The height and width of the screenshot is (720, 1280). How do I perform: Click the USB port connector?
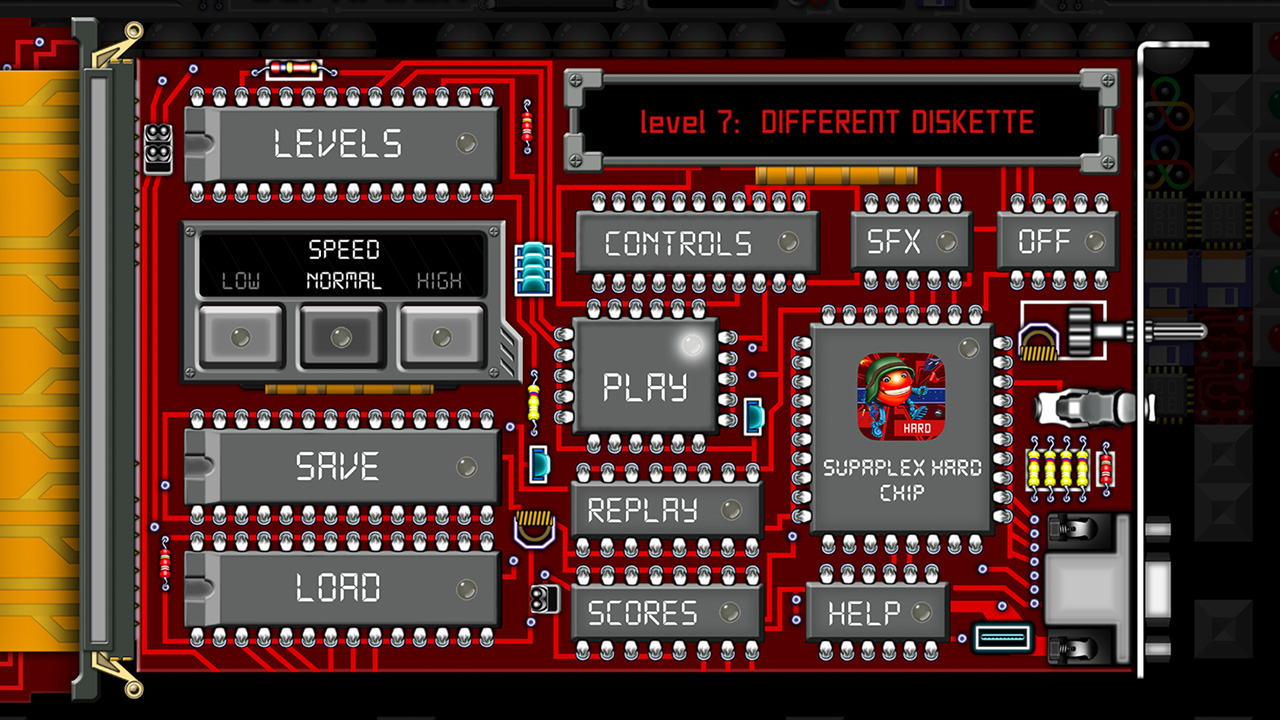point(1001,637)
